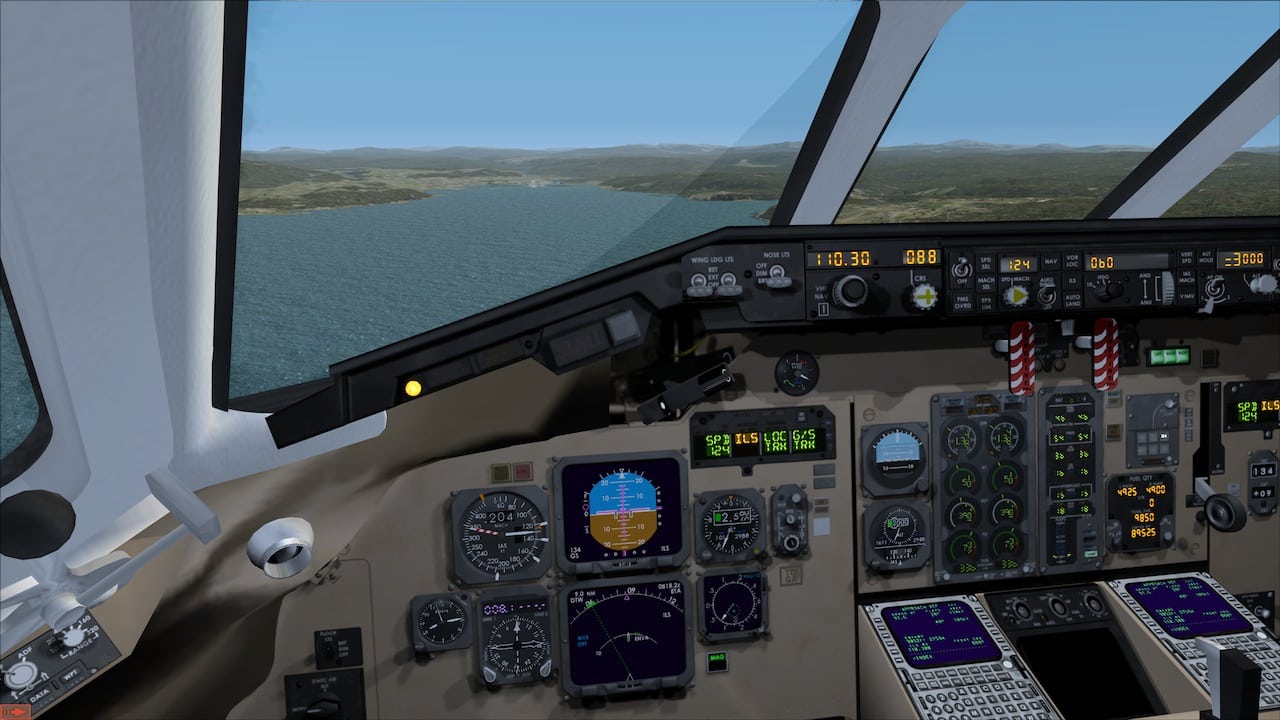Arm the NAV mode button
The image size is (1280, 720).
pos(1050,262)
